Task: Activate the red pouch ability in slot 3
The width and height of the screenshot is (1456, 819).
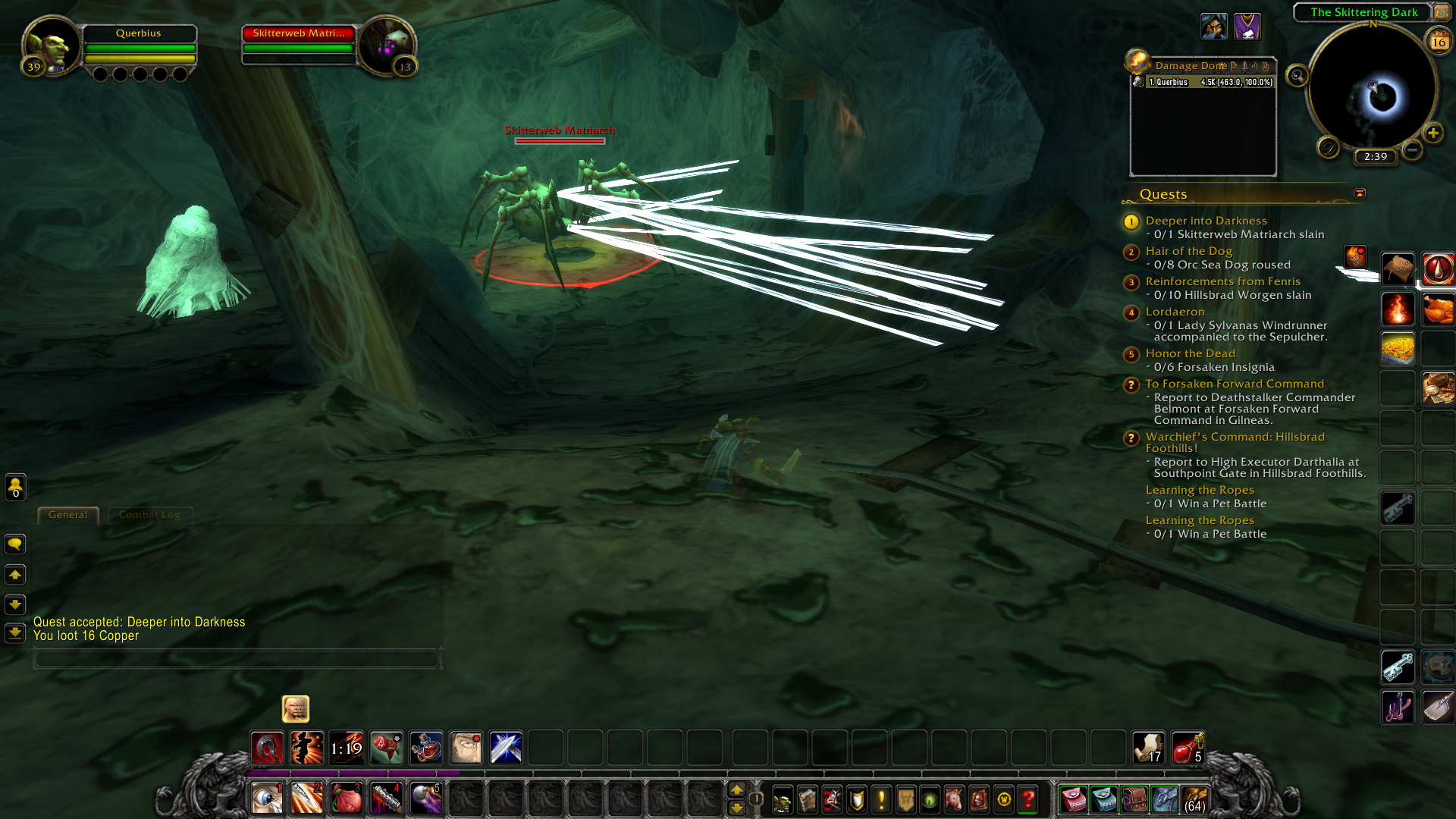Action: (x=347, y=799)
